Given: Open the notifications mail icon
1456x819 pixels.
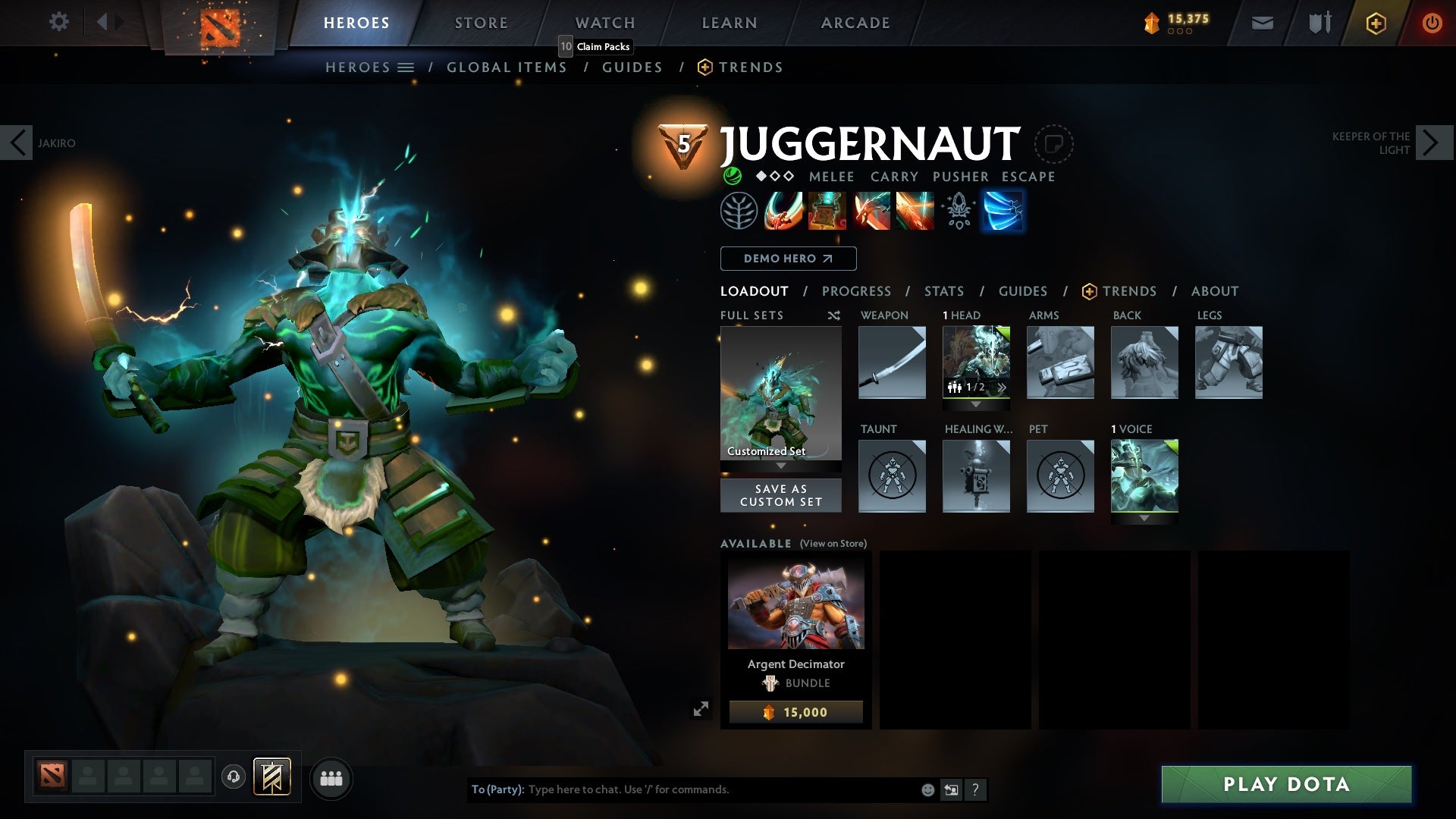Looking at the screenshot, I should 1261,23.
